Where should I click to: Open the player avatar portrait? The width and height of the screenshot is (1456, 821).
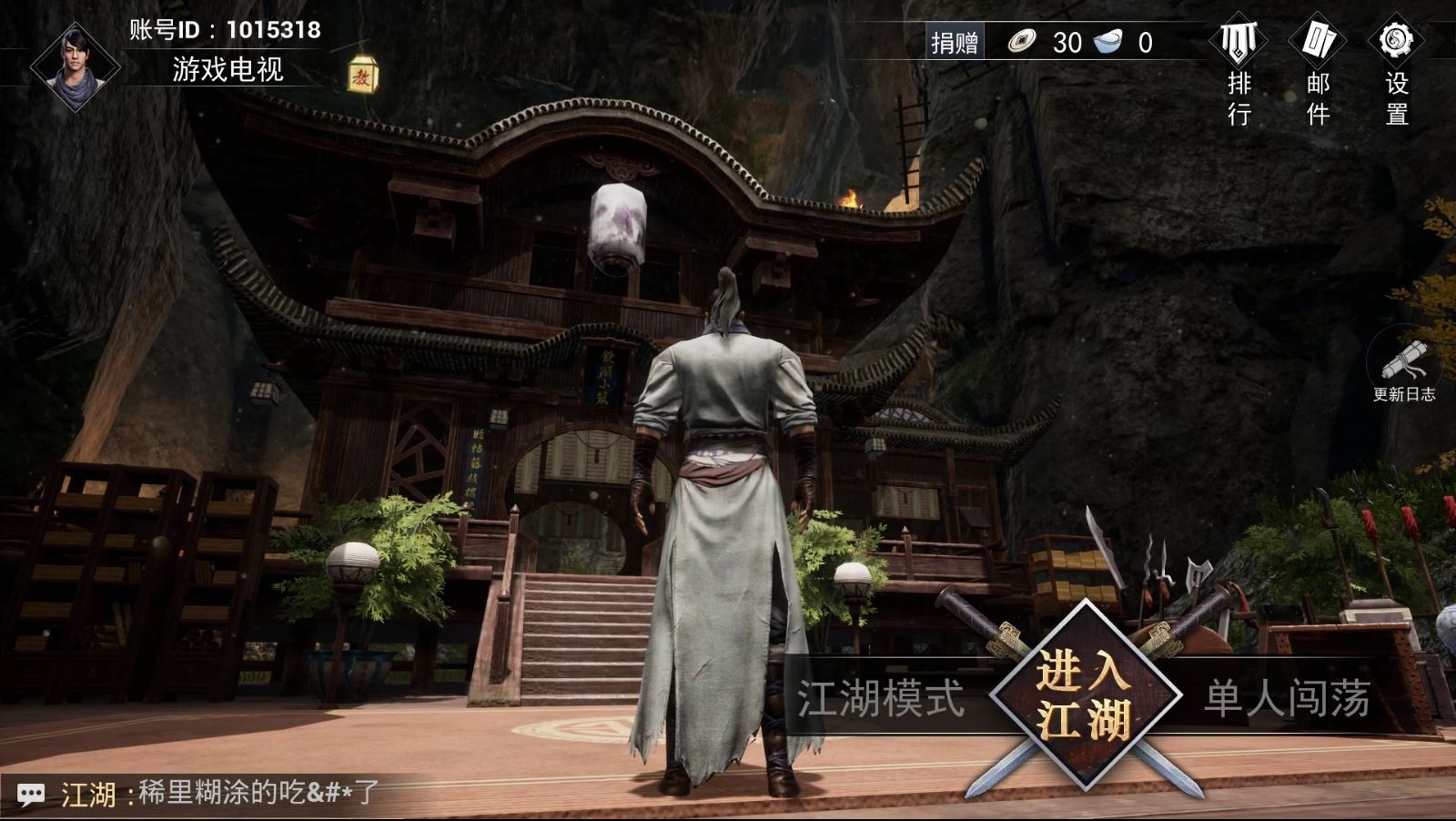coord(76,66)
